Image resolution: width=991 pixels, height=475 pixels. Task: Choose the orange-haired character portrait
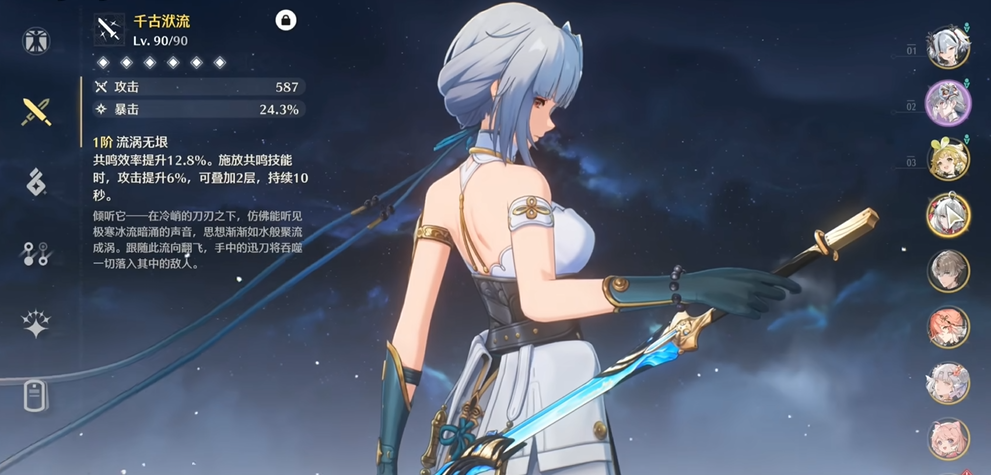tap(947, 326)
